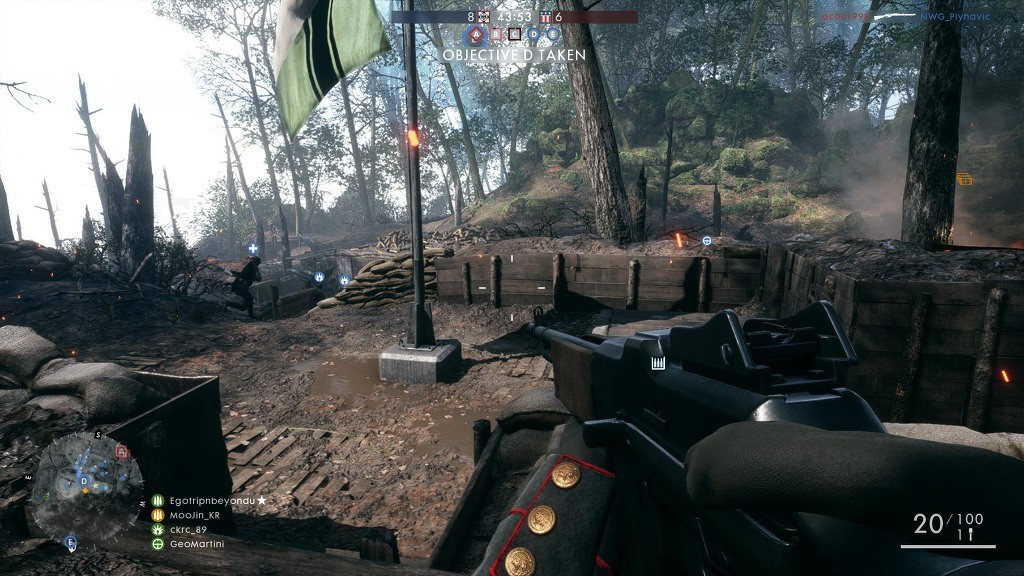Click the objective D marker on minimap
1024x576 pixels.
coord(84,481)
